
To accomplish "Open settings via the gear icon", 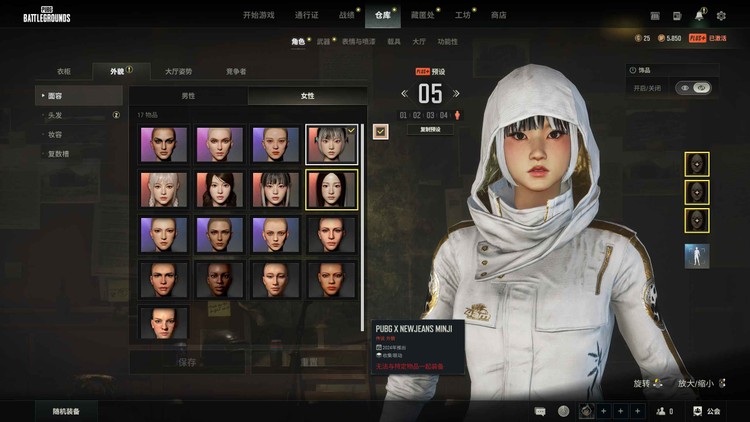I will (x=718, y=15).
